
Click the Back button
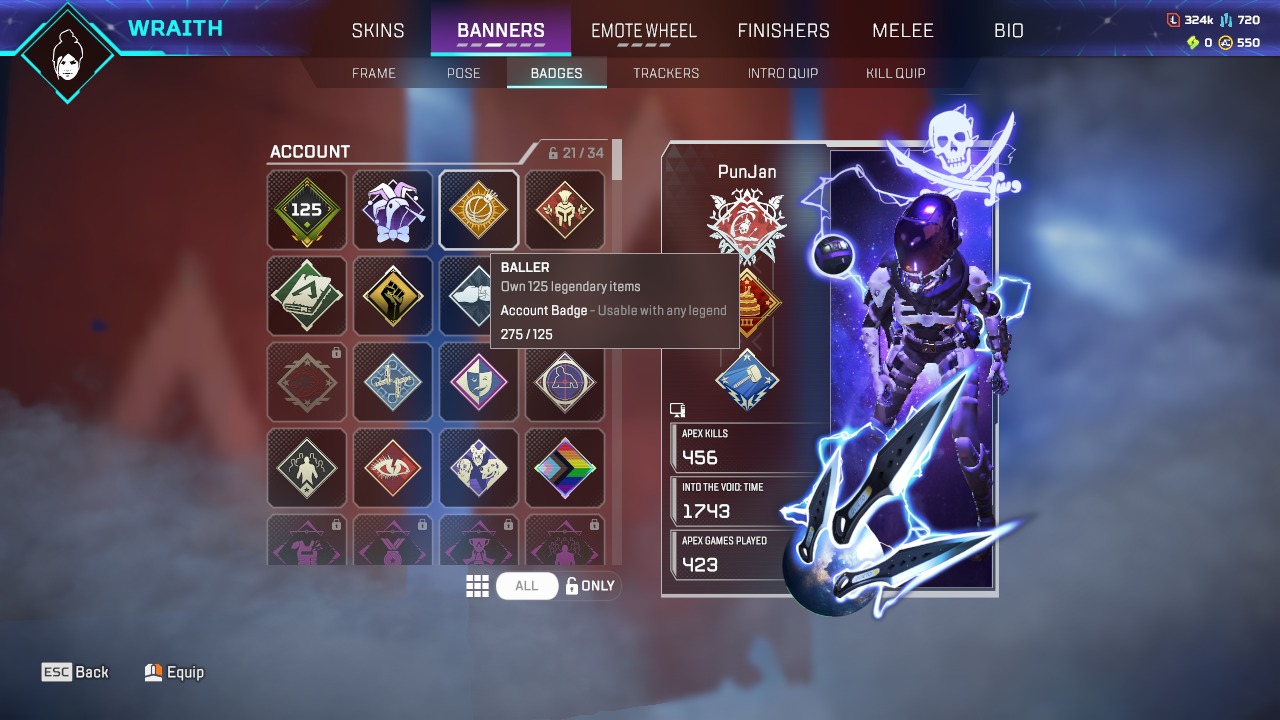[75, 672]
